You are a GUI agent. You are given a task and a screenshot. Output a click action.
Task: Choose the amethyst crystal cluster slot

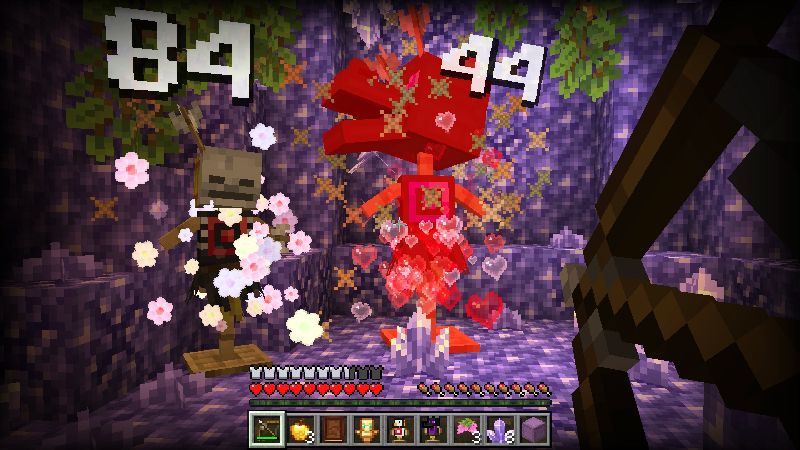click(498, 428)
